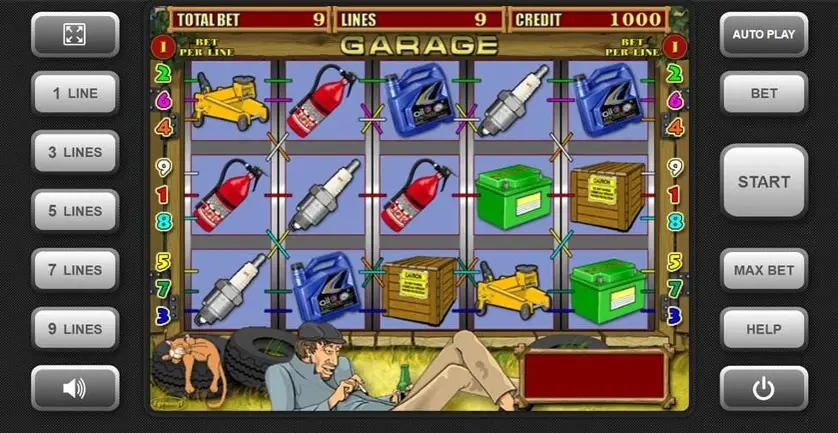
Task: Set play to 5 LINES
Action: click(x=75, y=211)
